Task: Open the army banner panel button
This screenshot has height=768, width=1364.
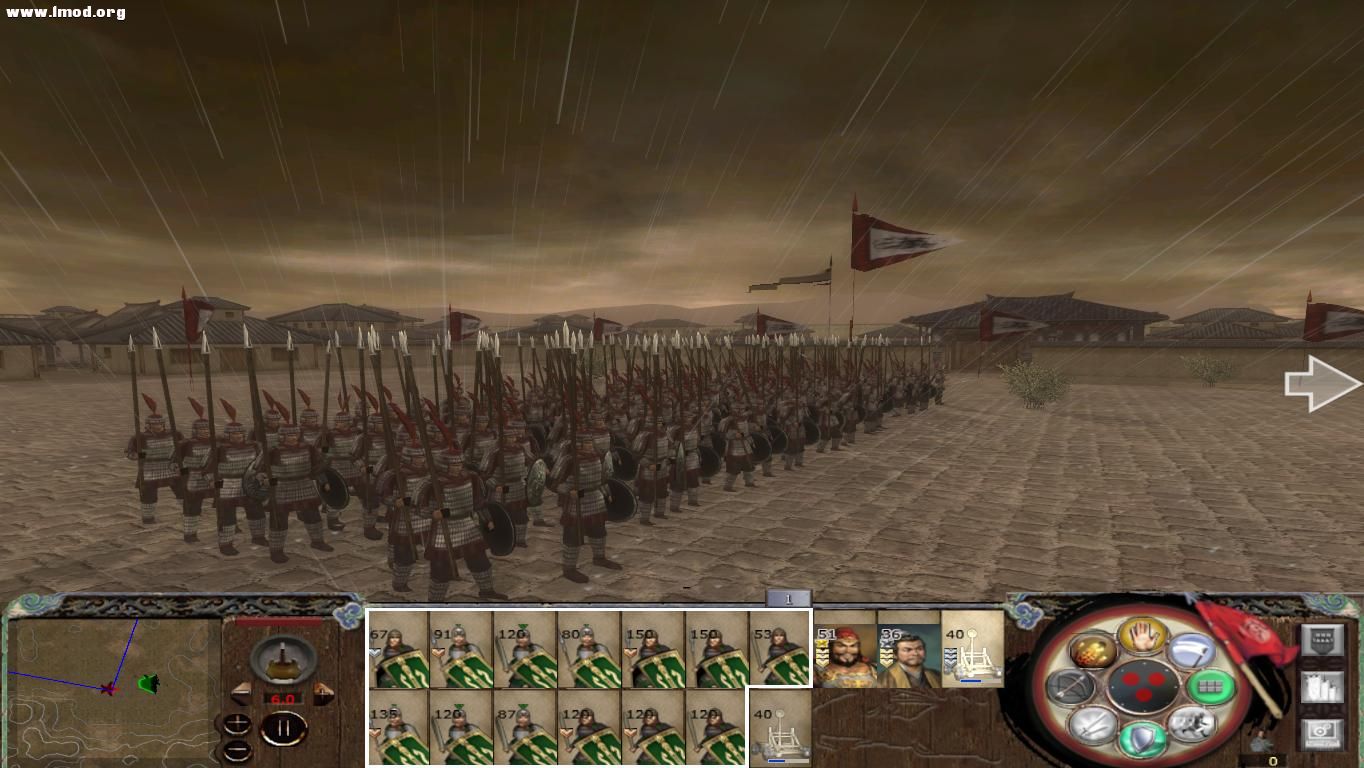Action: (1323, 637)
